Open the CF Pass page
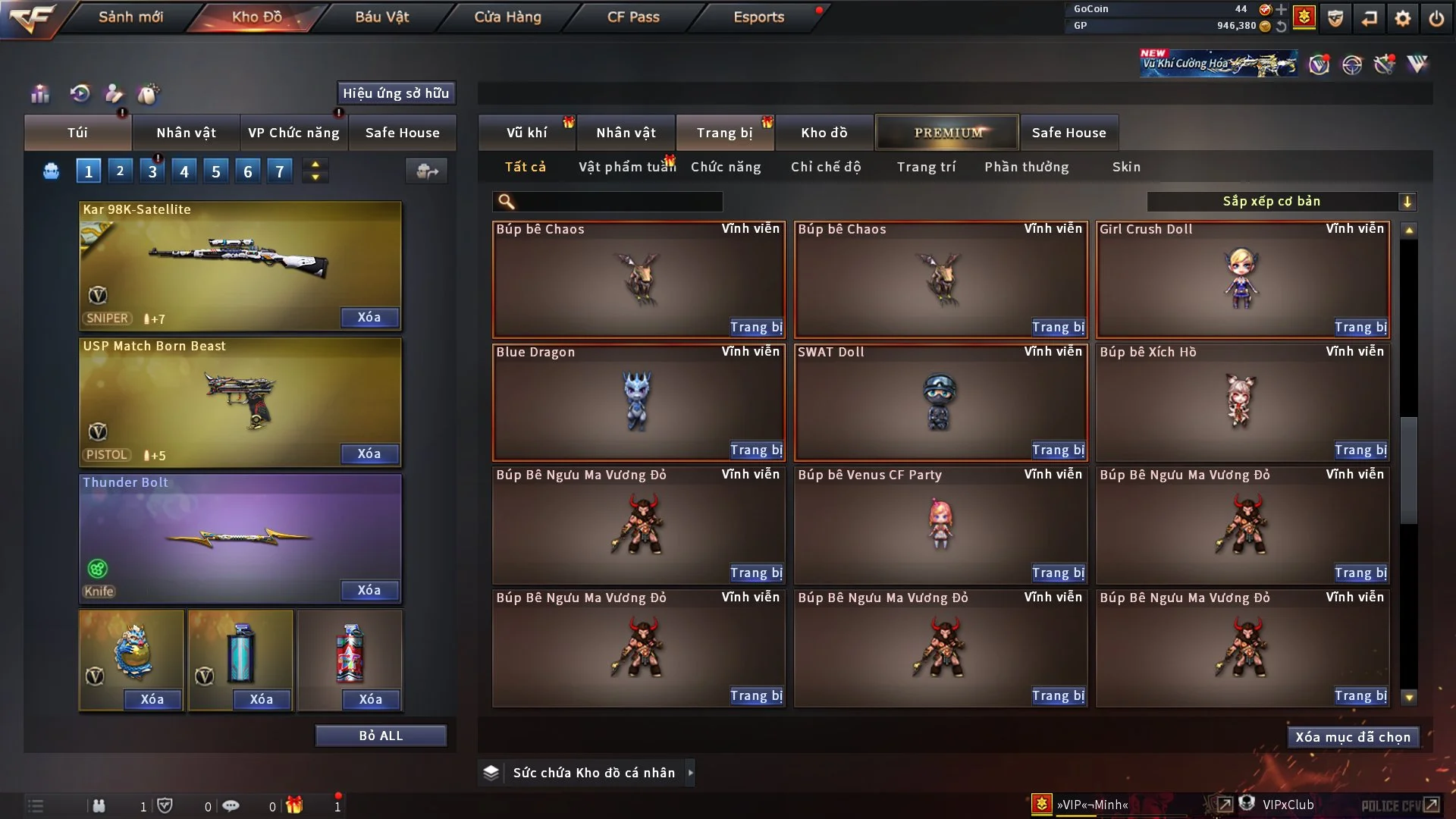This screenshot has height=819, width=1456. [x=633, y=17]
